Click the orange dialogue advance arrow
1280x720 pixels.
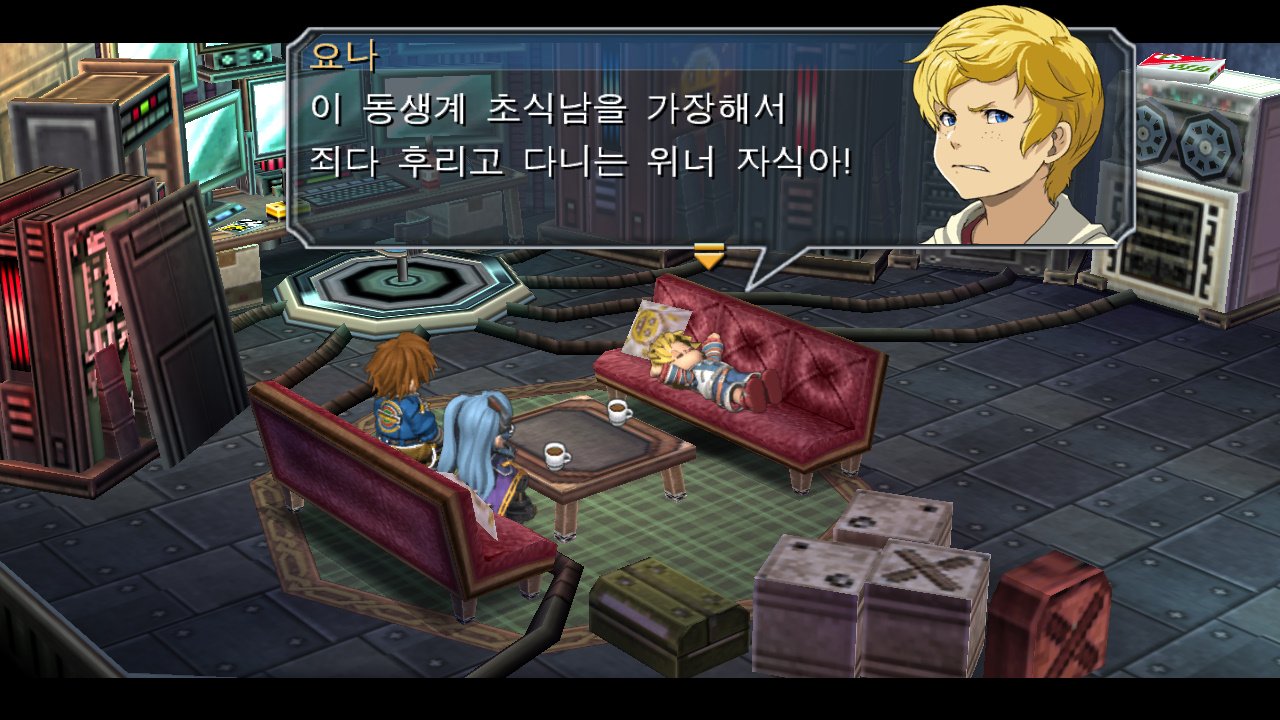click(x=709, y=258)
